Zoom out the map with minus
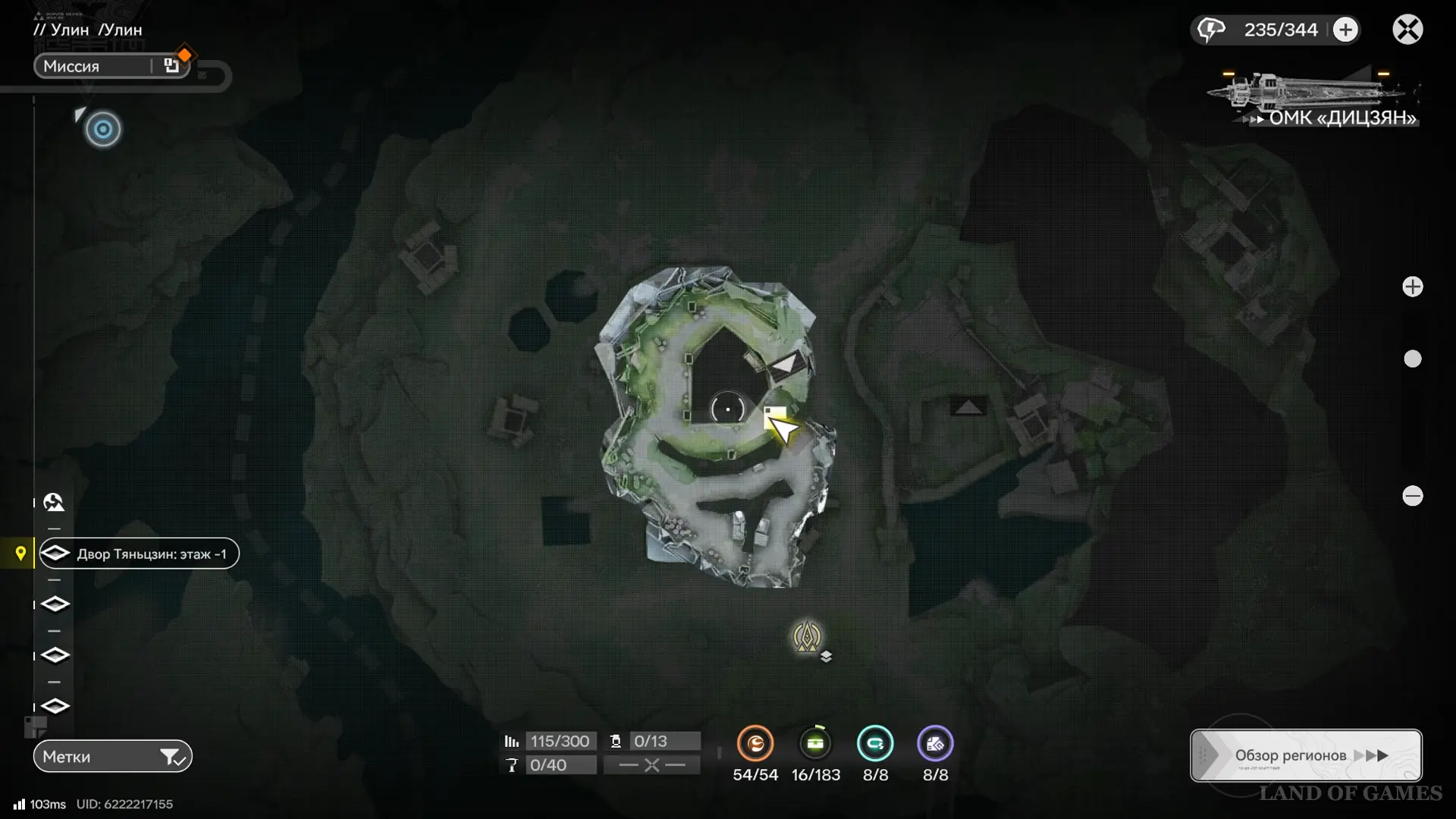The height and width of the screenshot is (819, 1456). (1412, 496)
